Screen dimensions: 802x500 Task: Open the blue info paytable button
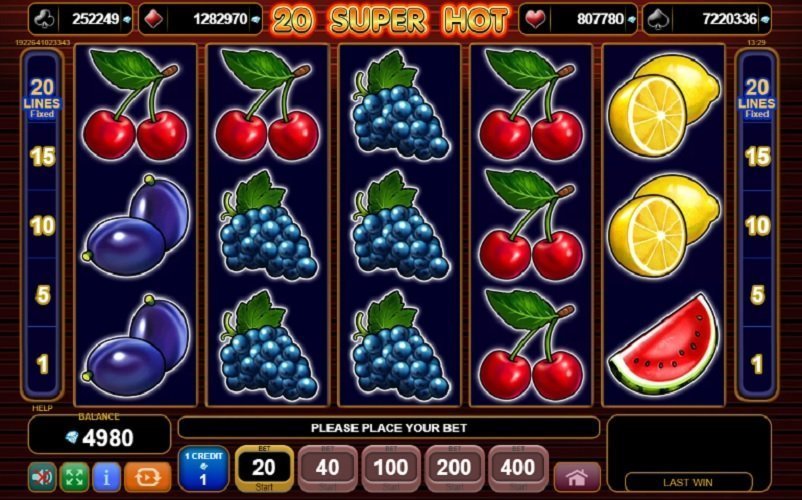106,475
